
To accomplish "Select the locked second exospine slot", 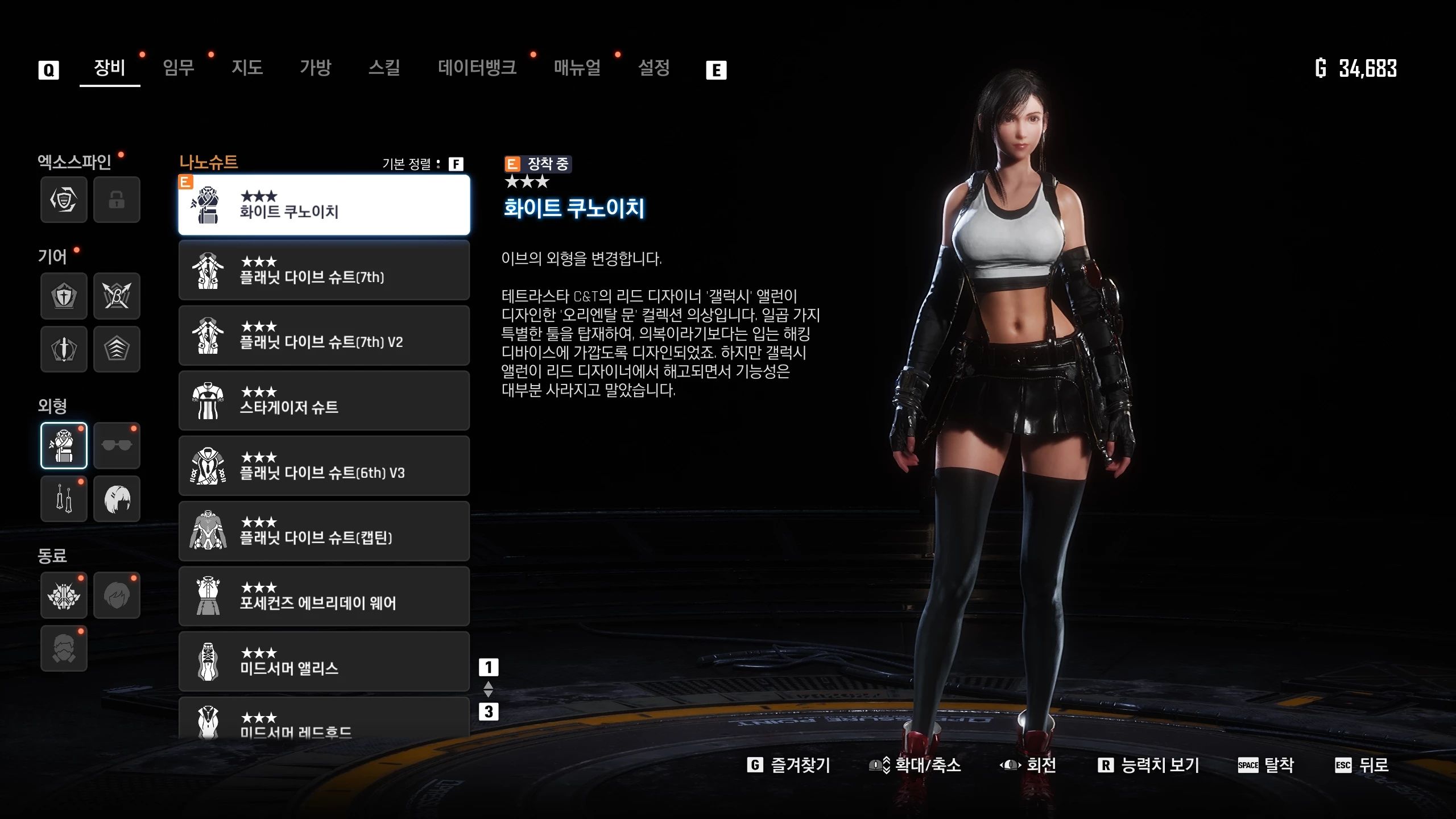I will (x=117, y=200).
